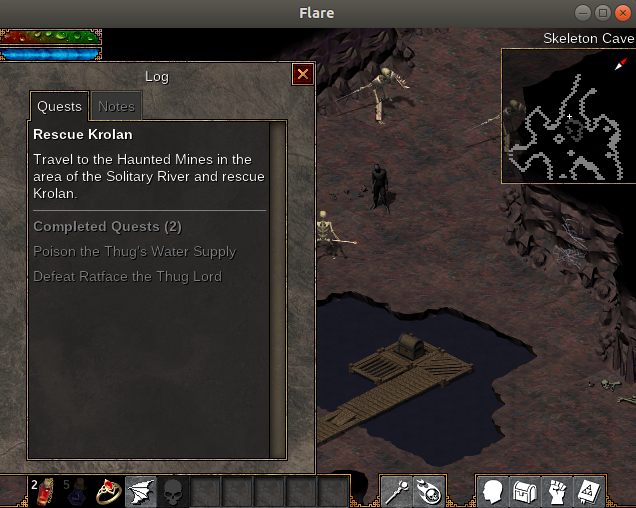Select completed quest Poison the Thug's Water Supply
Screen dimensions: 636x508
(134, 251)
